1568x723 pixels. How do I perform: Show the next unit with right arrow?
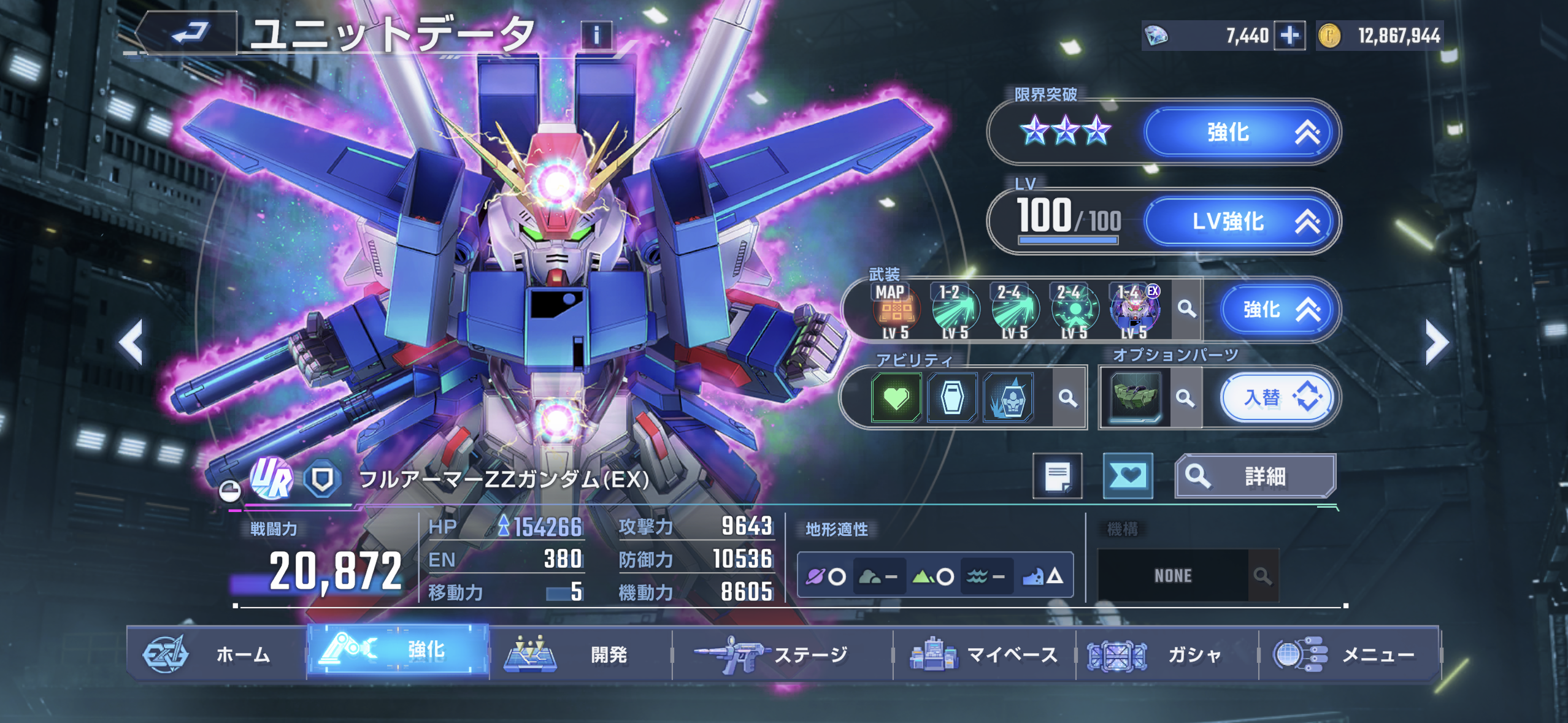pyautogui.click(x=1436, y=342)
